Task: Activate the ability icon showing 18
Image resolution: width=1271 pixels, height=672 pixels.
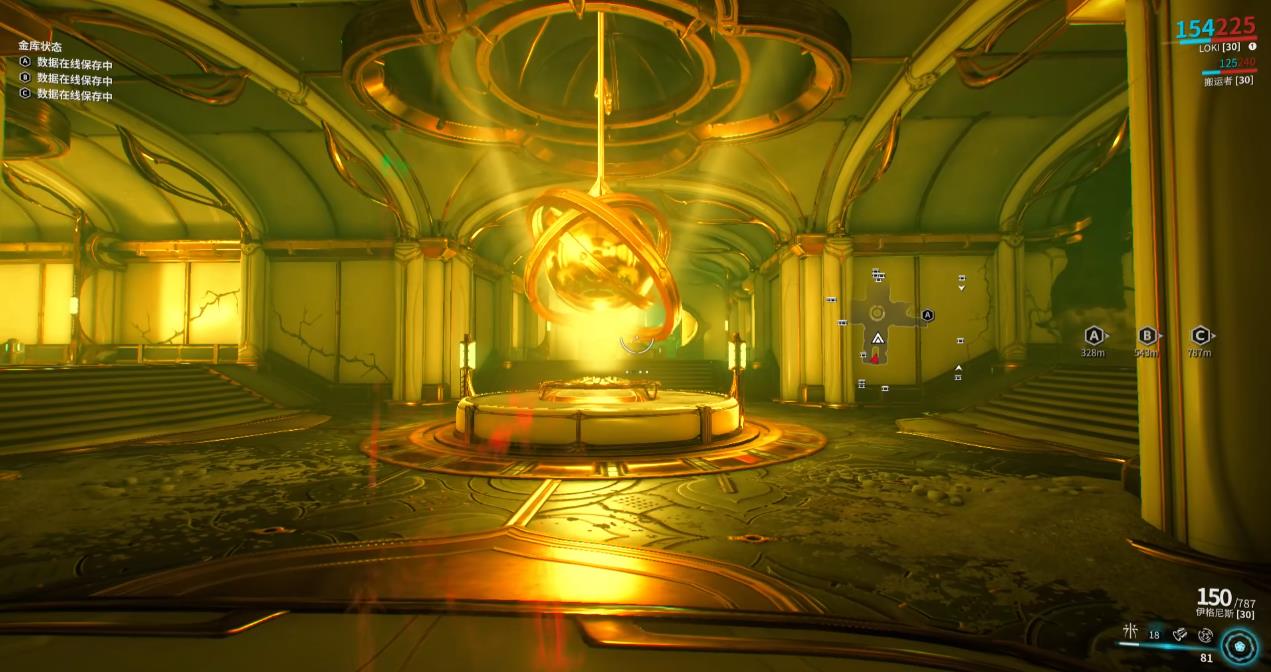Action: (x=1155, y=634)
